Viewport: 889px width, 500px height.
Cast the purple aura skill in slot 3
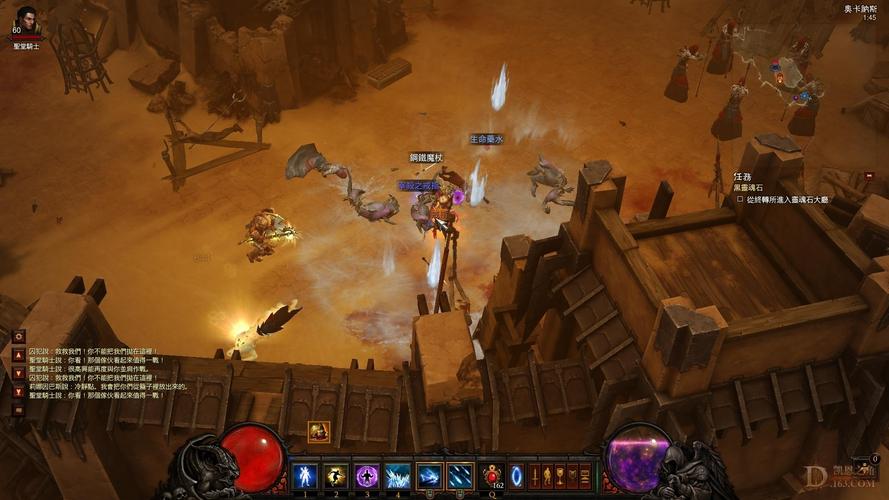click(x=367, y=476)
